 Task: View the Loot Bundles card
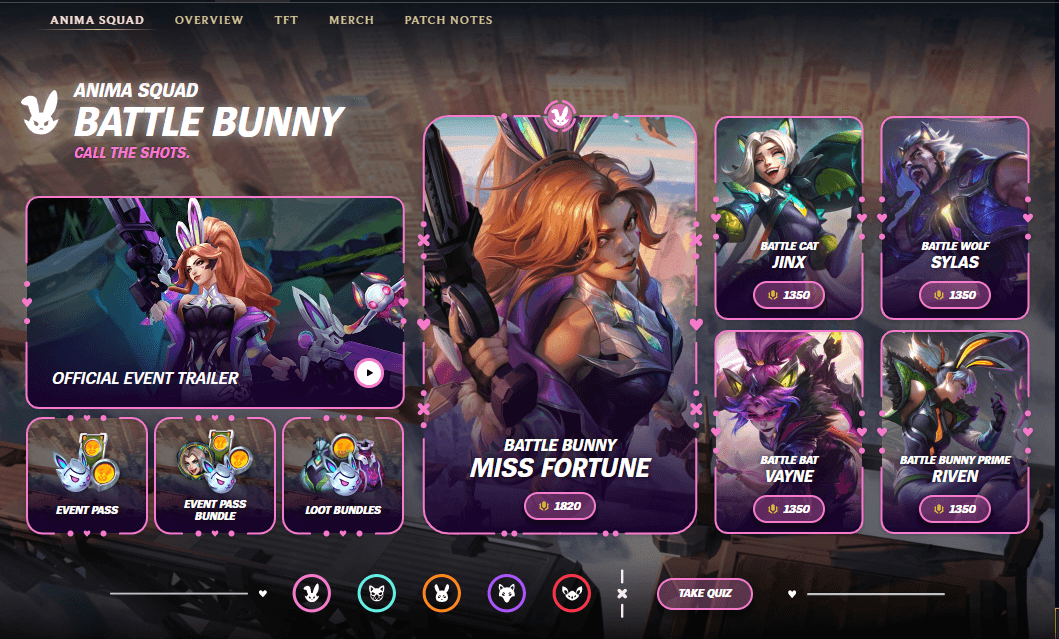343,475
